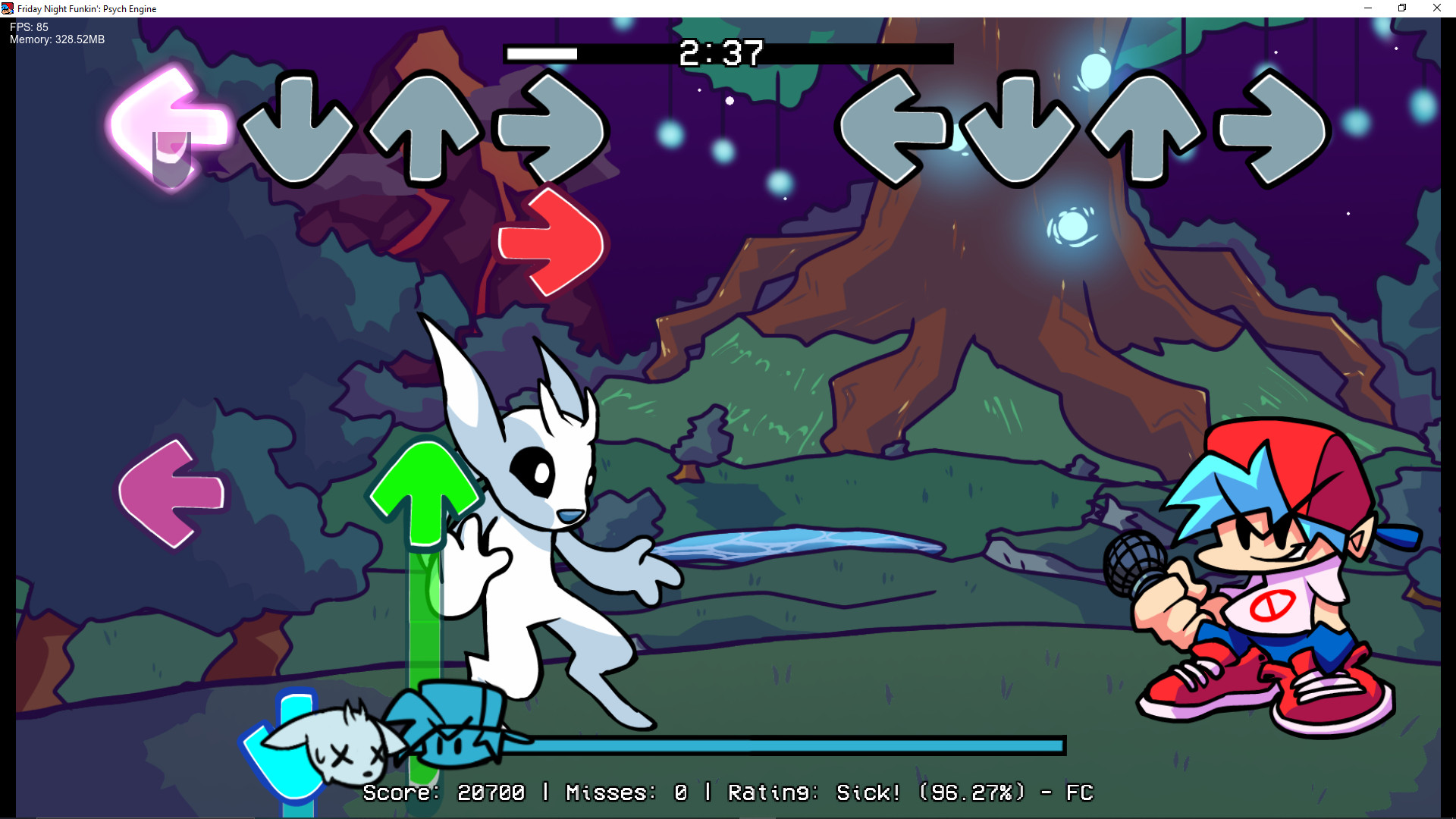Click the player's left arrow receptor

[x=895, y=130]
